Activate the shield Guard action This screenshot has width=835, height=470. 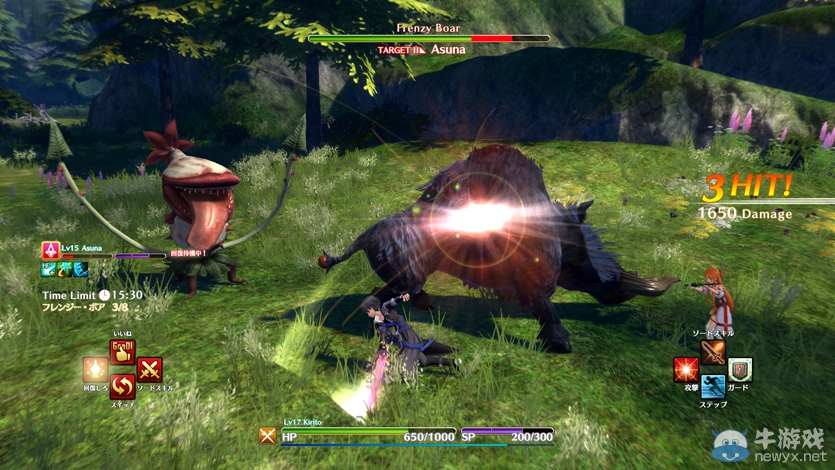(x=740, y=370)
